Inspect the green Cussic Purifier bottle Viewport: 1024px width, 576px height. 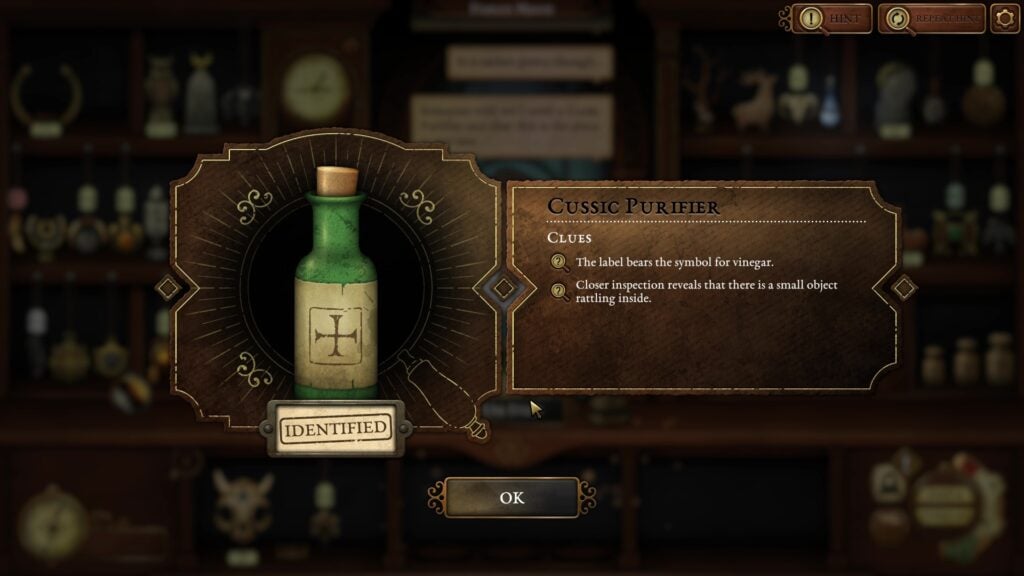point(337,290)
